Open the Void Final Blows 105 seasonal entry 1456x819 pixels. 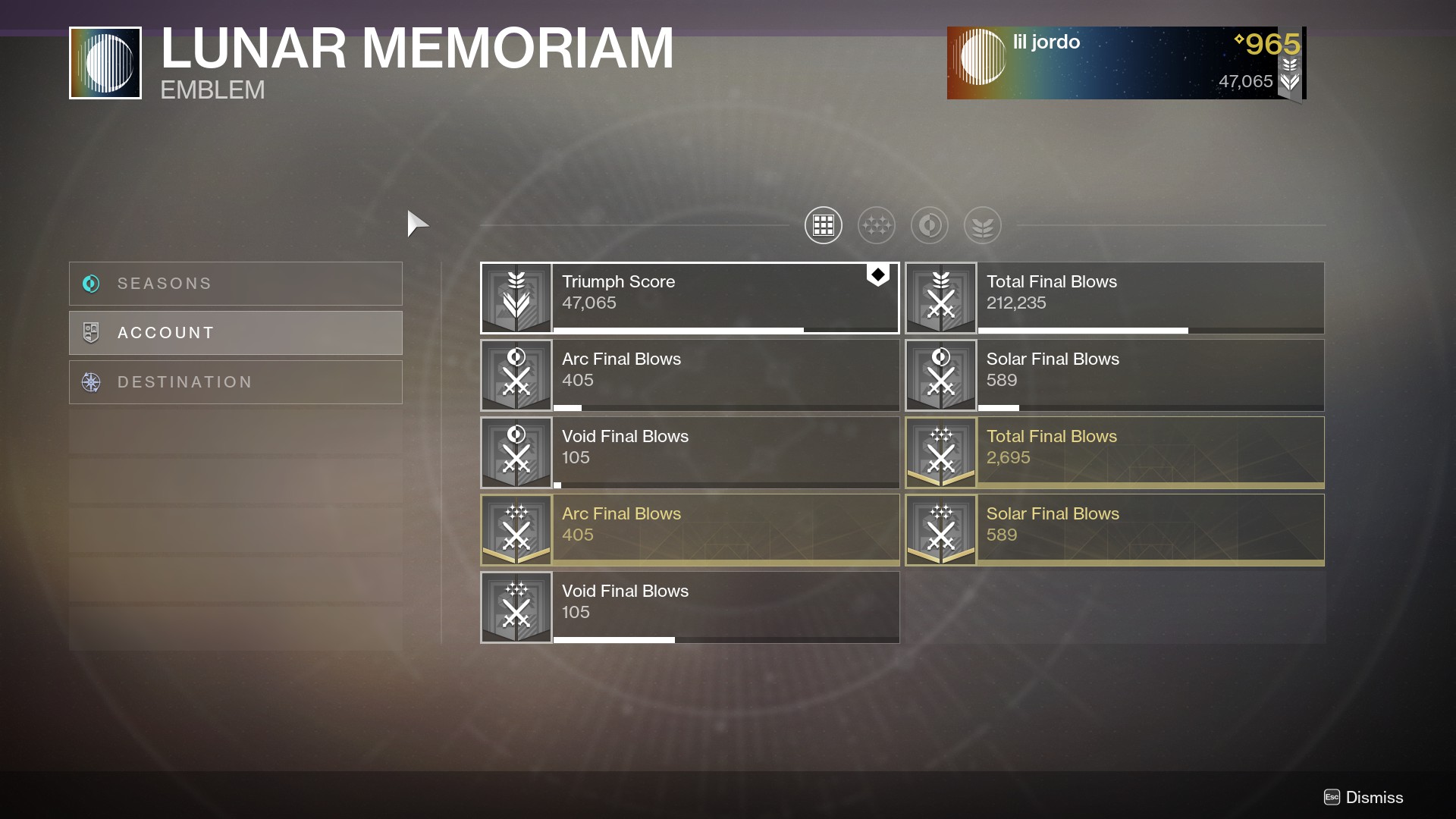(x=689, y=607)
